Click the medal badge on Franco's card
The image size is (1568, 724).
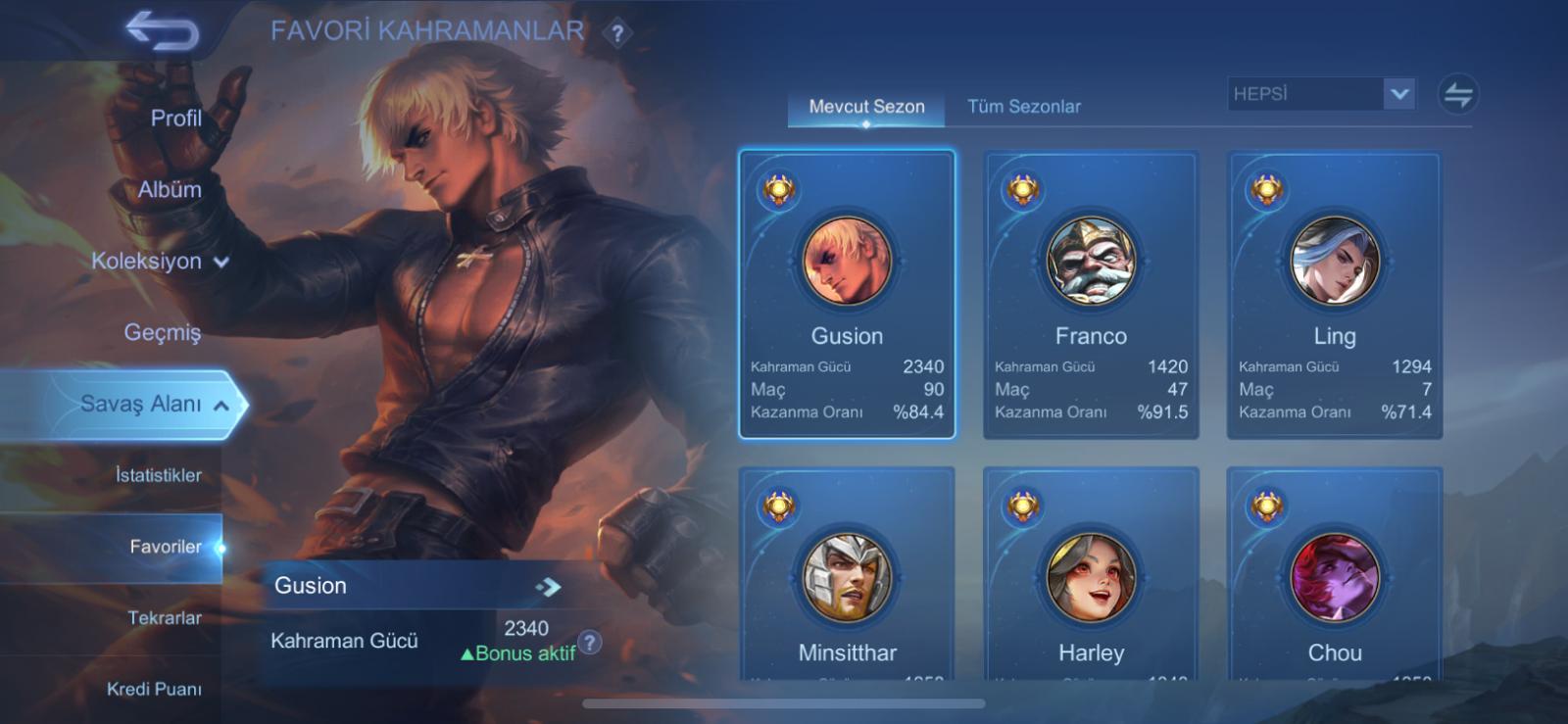[1021, 189]
